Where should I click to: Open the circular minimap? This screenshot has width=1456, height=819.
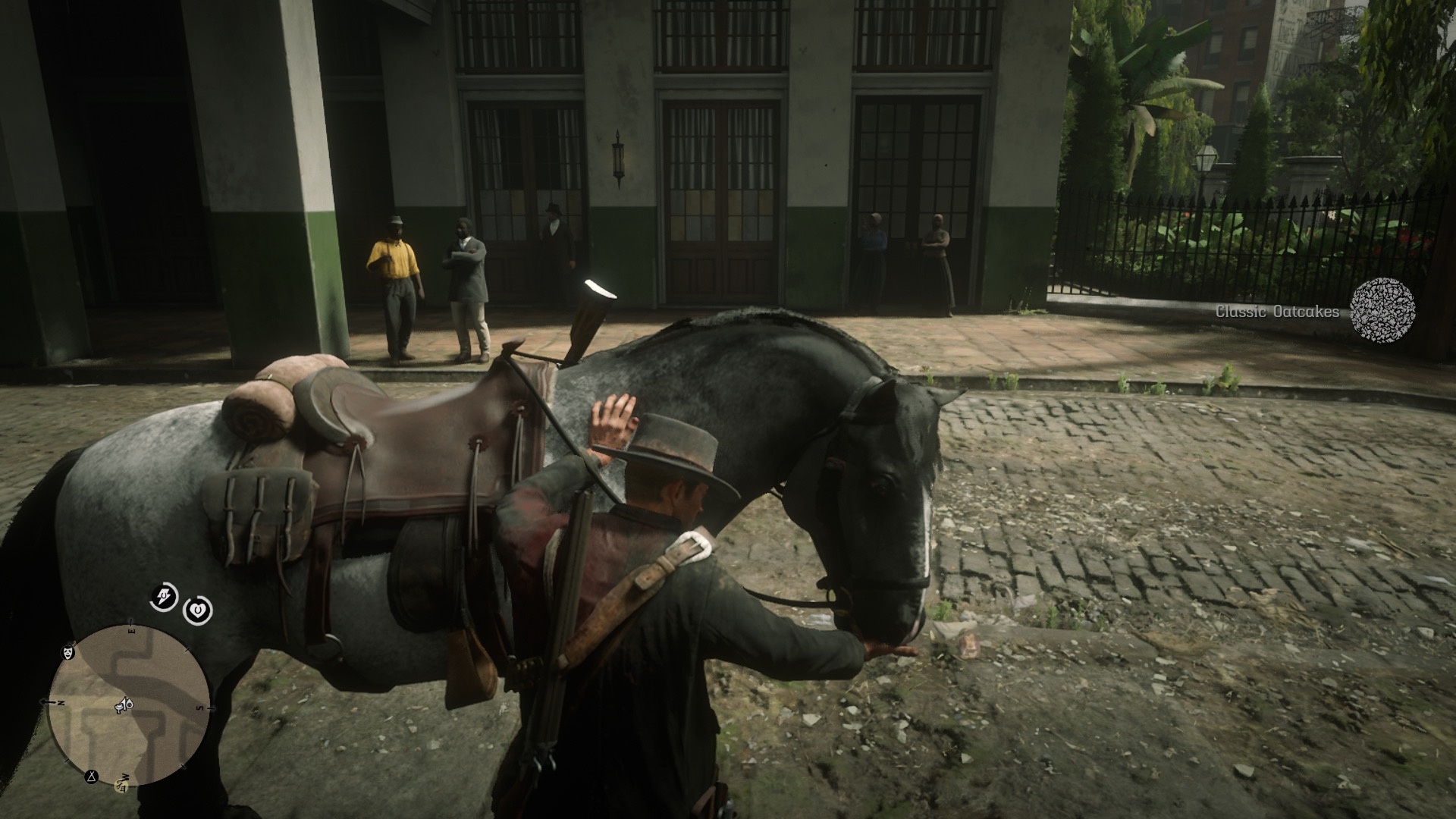pyautogui.click(x=129, y=705)
